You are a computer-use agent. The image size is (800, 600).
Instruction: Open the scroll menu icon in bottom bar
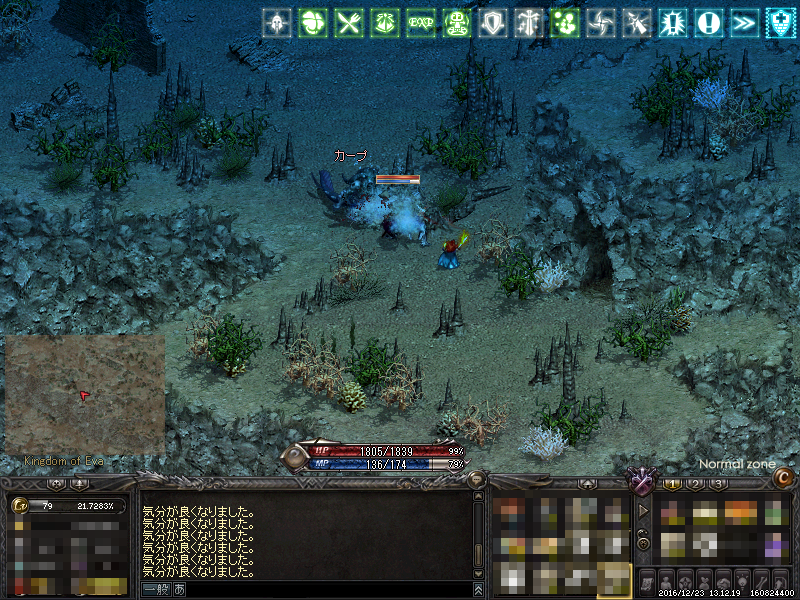coord(646,581)
